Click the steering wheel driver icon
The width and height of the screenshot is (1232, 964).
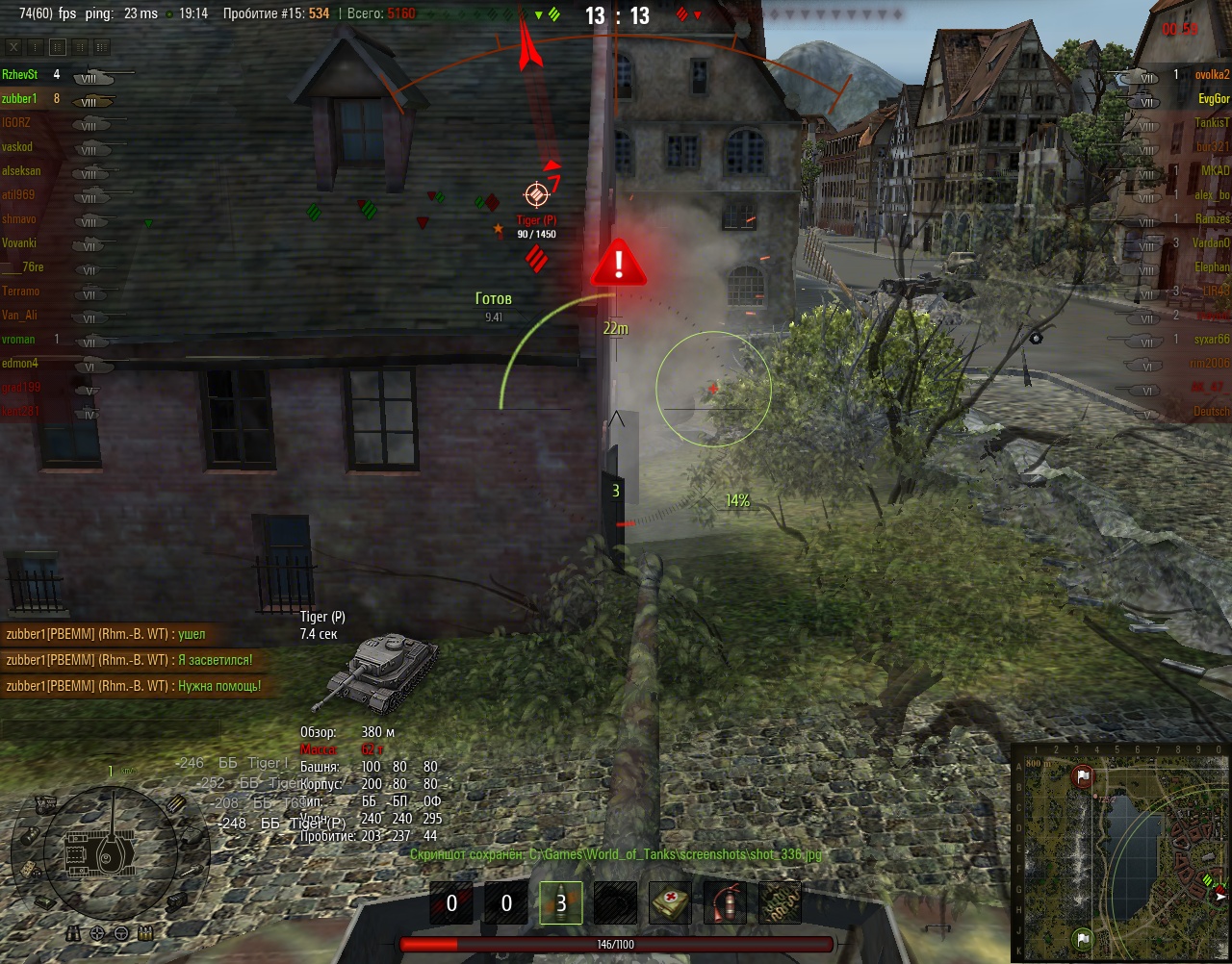(121, 933)
